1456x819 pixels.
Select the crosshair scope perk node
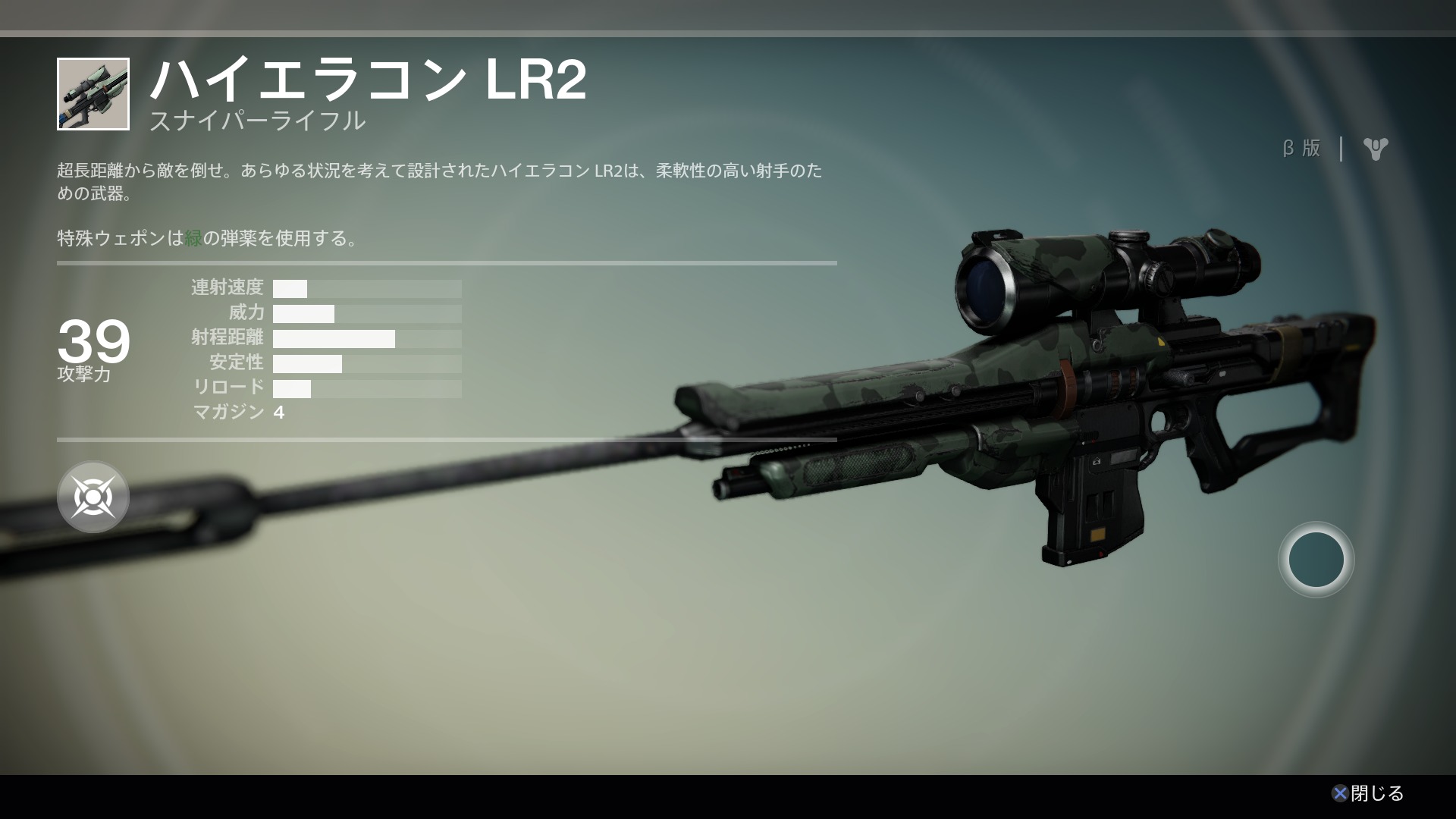(x=93, y=497)
